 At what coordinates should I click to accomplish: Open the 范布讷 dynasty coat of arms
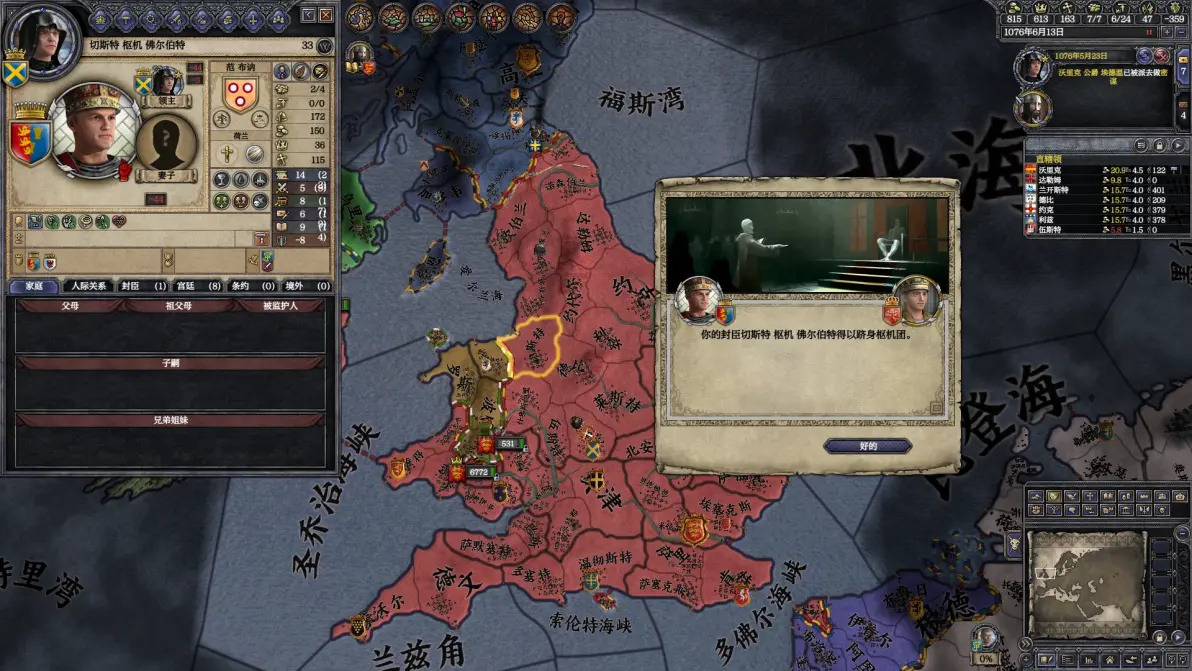click(238, 96)
